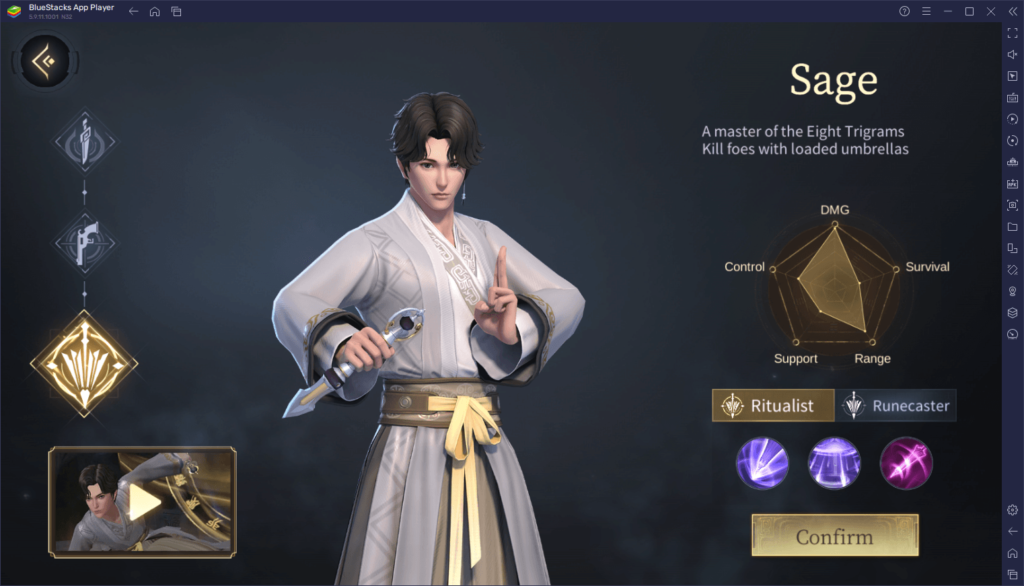
Task: Choose the pistol class icon
Action: click(84, 241)
